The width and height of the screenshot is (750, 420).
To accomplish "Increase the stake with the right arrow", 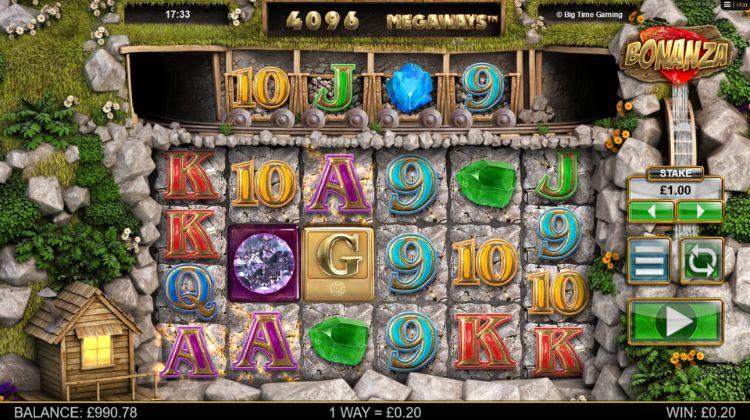I will click(699, 212).
